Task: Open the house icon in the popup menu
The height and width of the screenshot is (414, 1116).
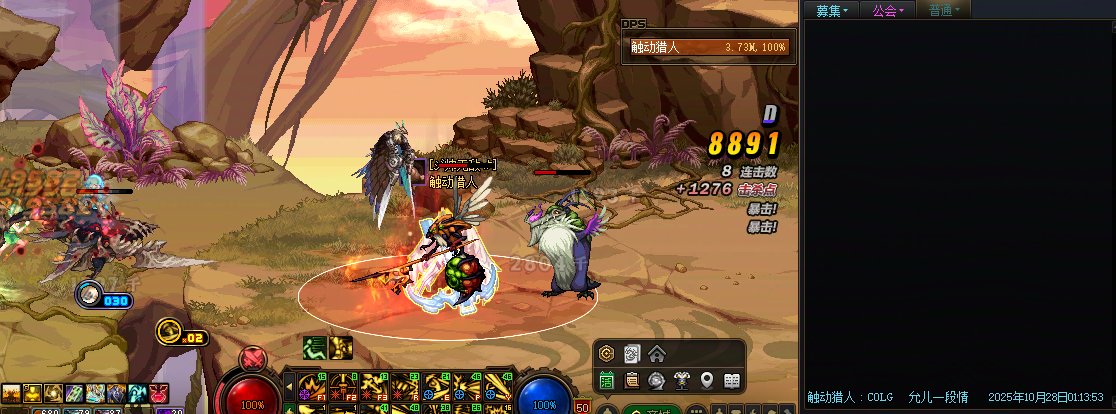Action: tap(657, 354)
